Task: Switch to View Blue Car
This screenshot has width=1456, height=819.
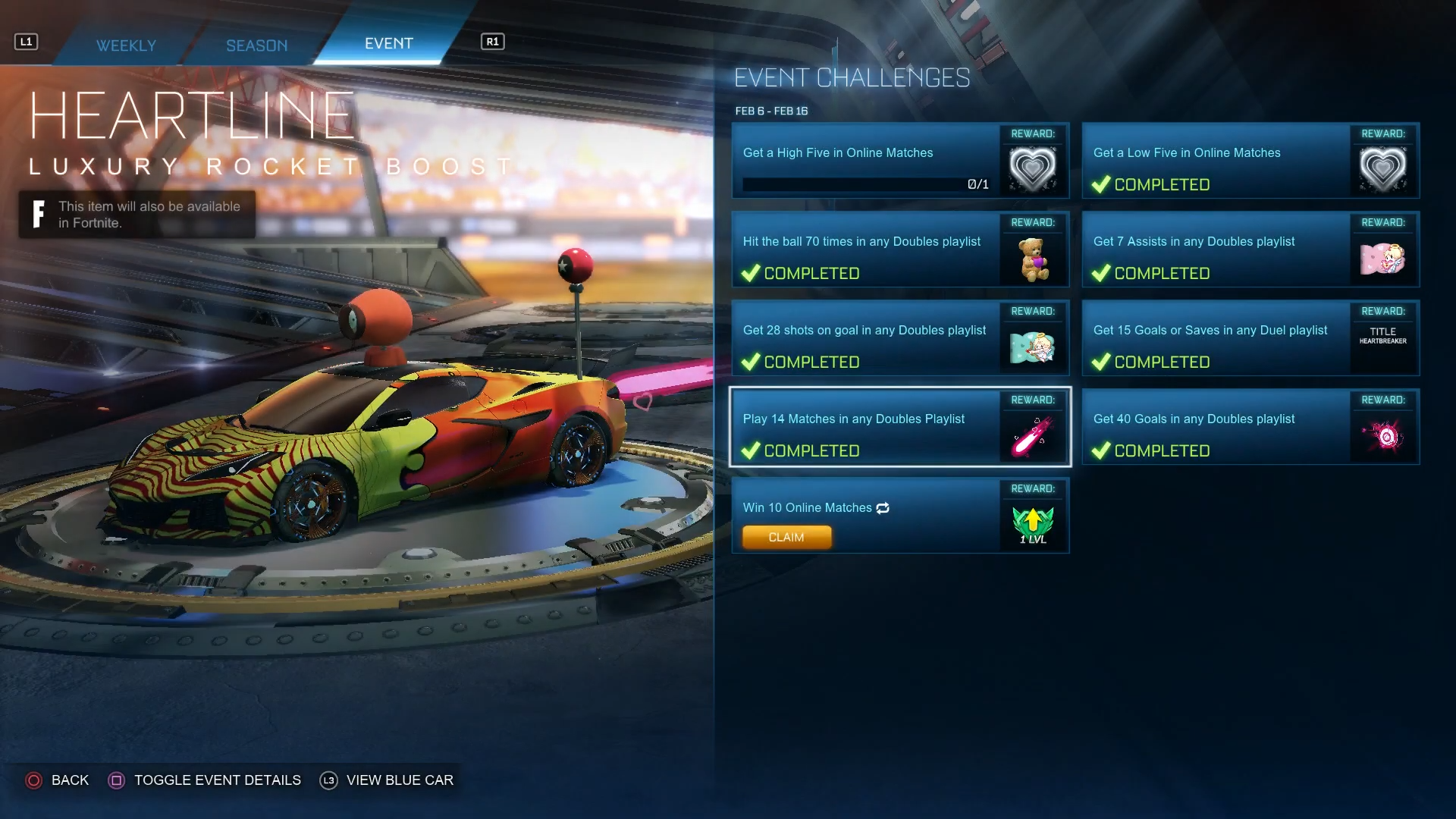Action: tap(387, 780)
